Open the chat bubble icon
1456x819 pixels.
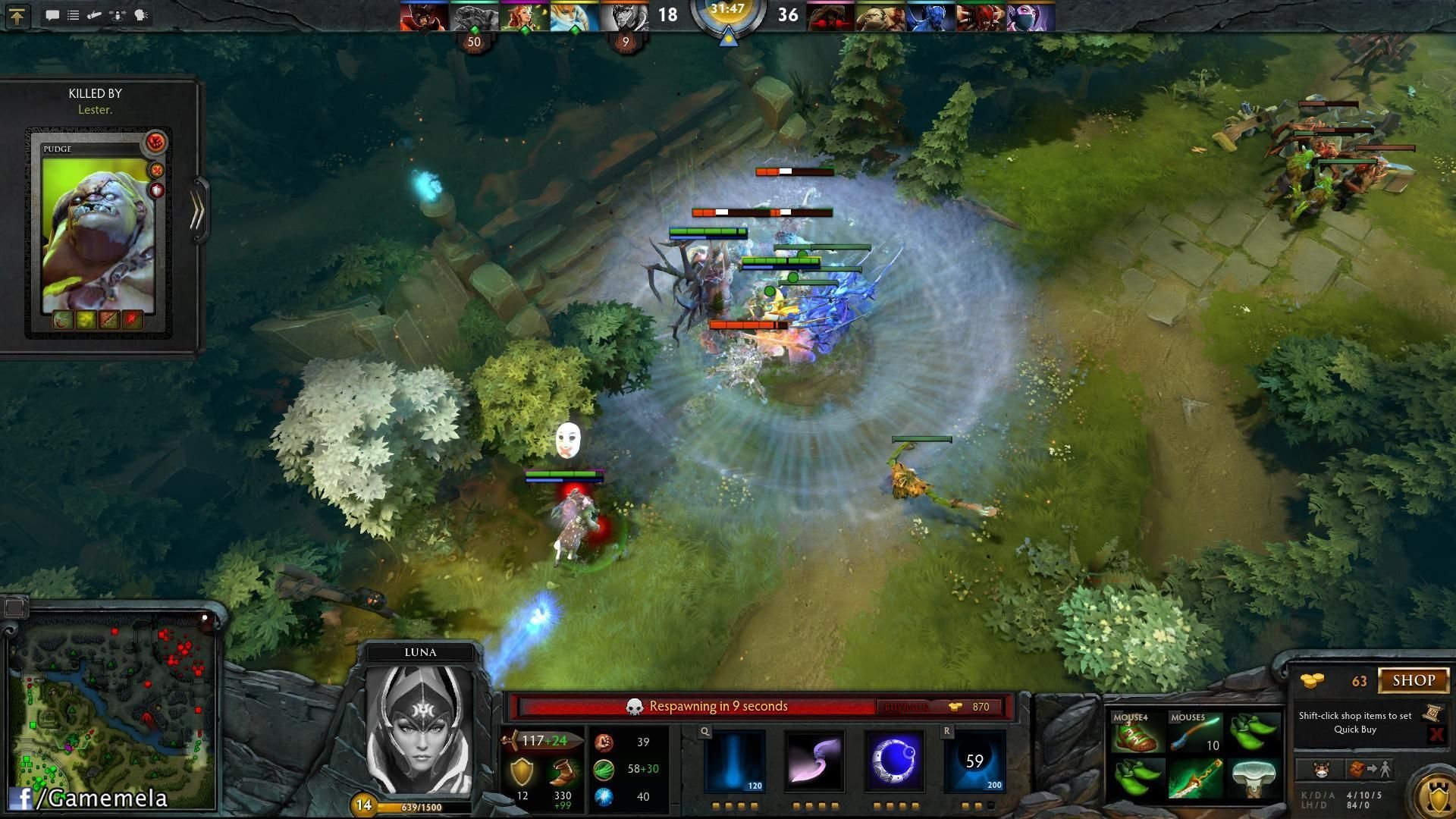coord(52,14)
